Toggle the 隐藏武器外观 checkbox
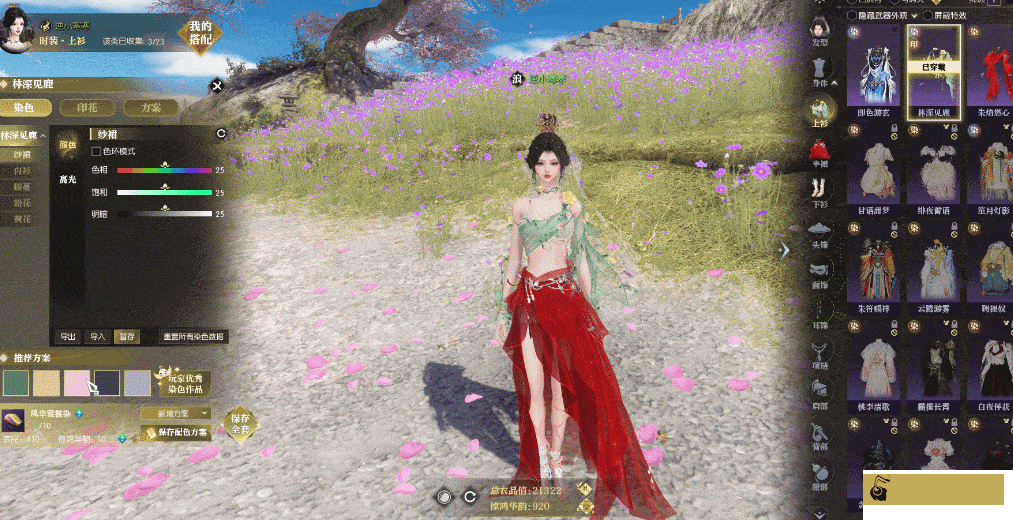The image size is (1013, 520). point(852,15)
